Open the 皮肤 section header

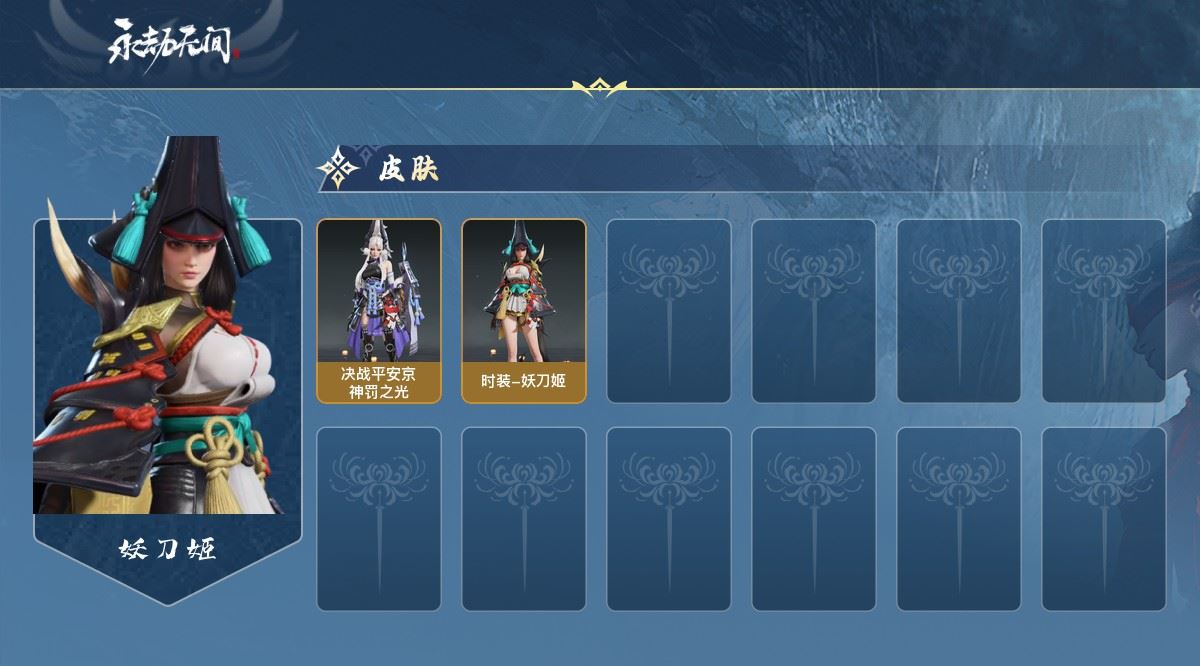[408, 169]
